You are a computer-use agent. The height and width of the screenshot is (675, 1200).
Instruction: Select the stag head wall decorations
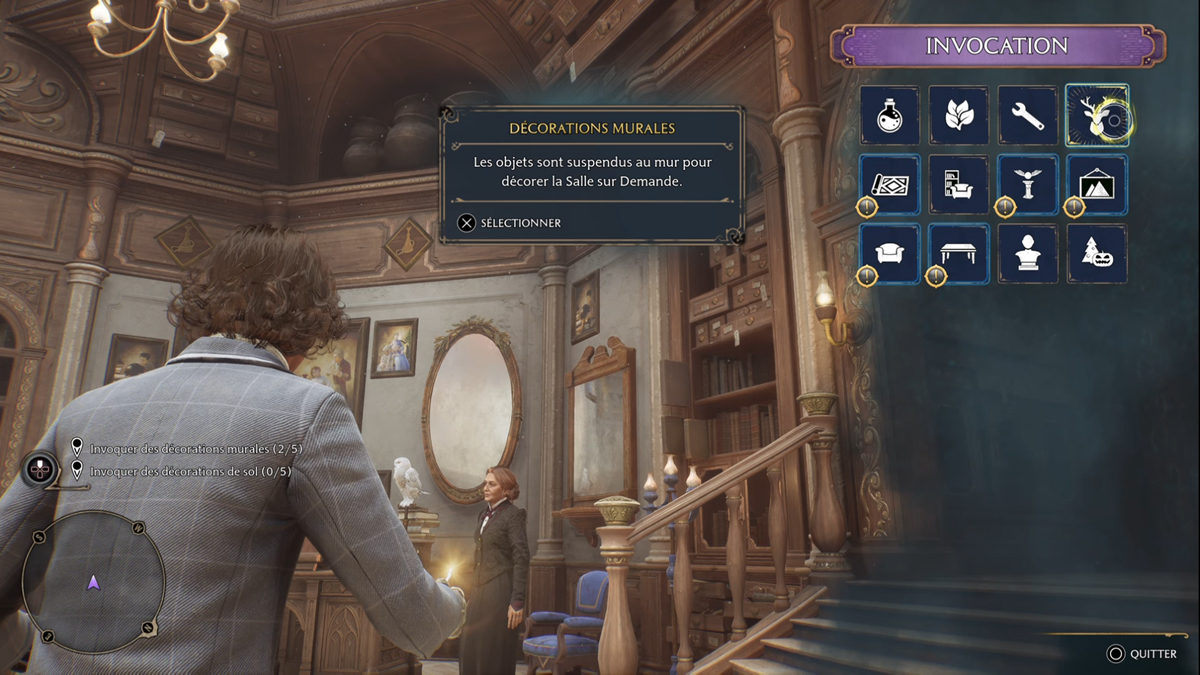pos(1096,115)
